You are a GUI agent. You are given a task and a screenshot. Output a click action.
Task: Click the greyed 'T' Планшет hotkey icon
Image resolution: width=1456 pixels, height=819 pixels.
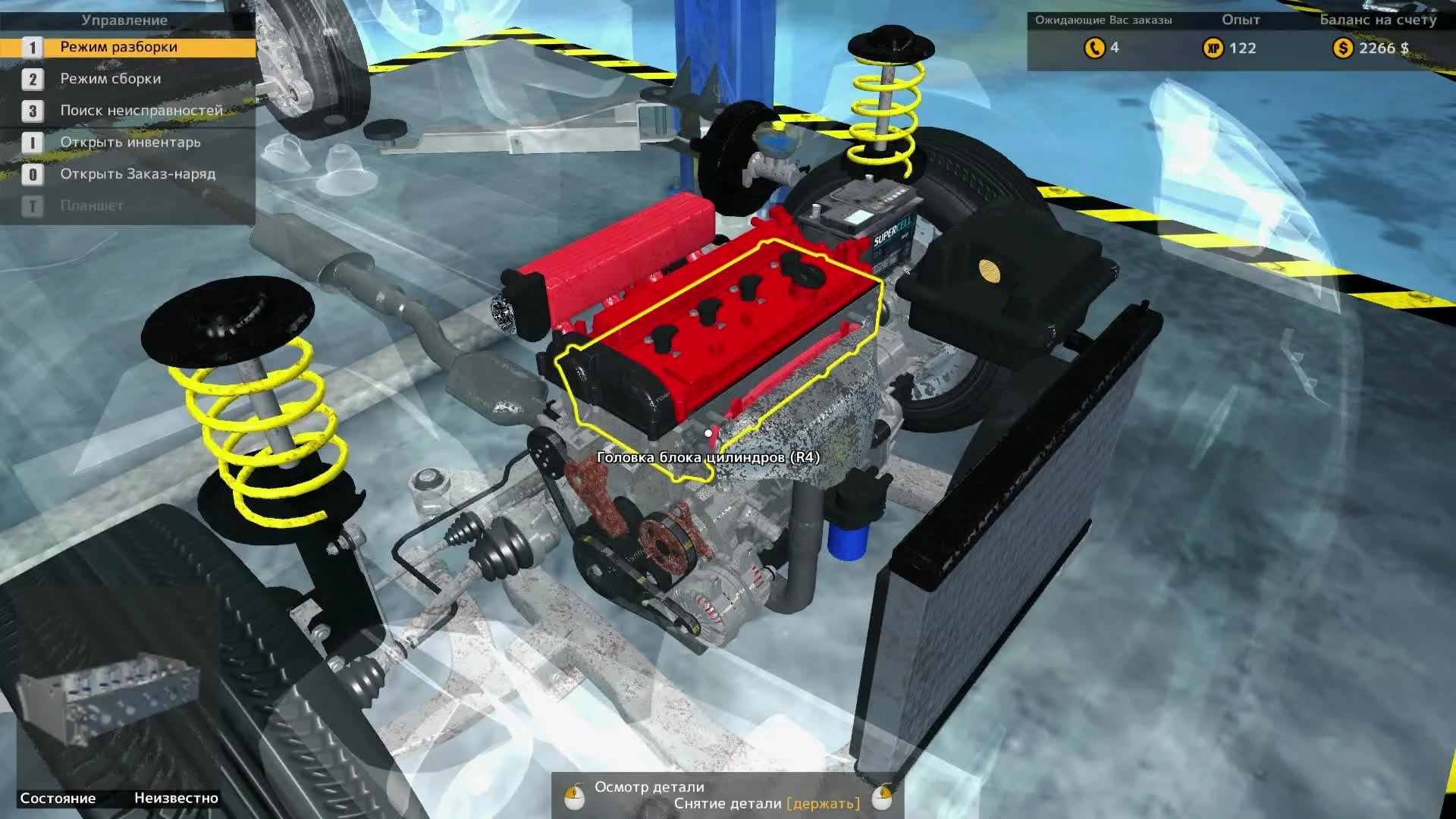[x=31, y=206]
